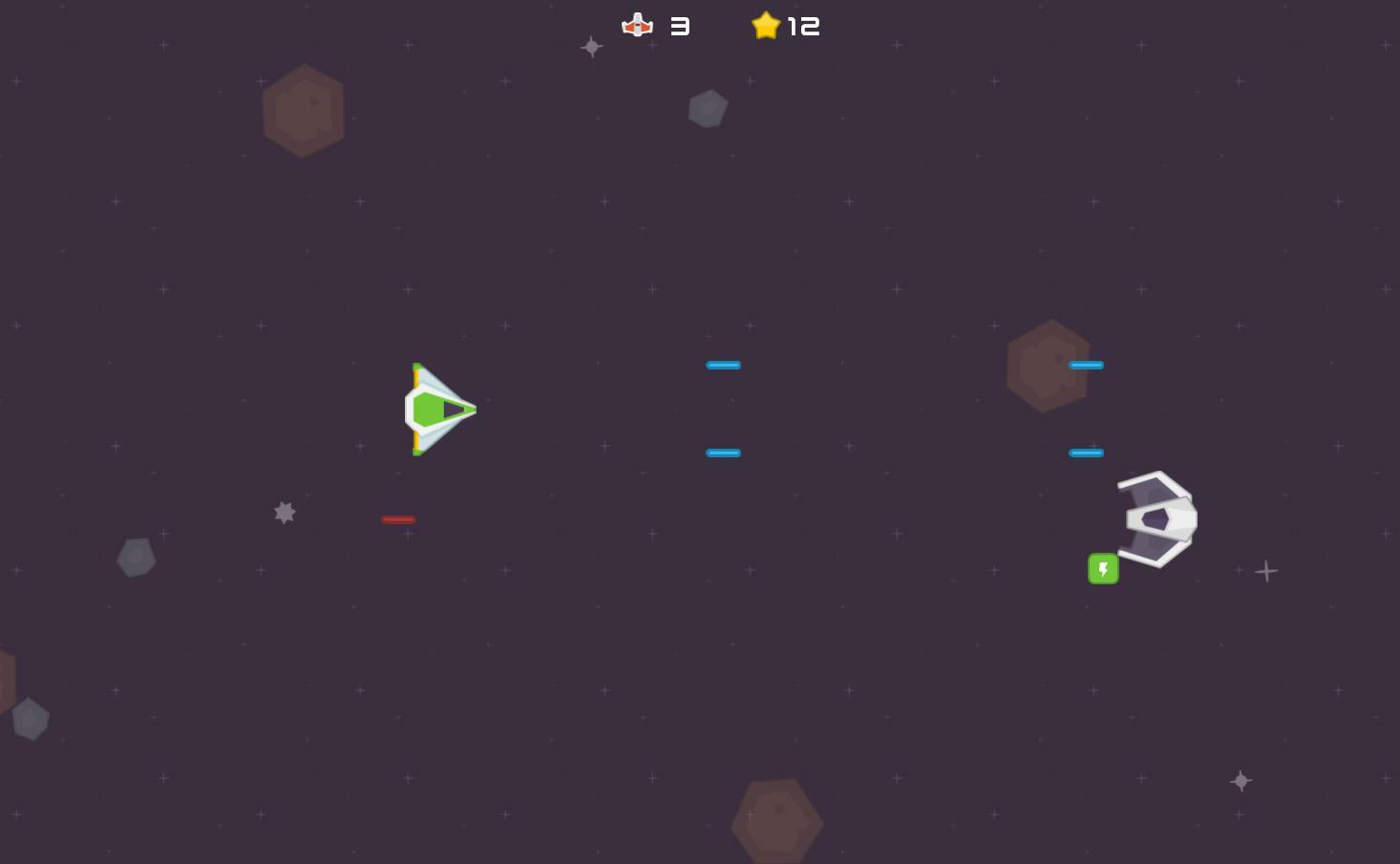Click the sparkle star near the score display
Viewport: 1400px width, 864px height.
591,46
